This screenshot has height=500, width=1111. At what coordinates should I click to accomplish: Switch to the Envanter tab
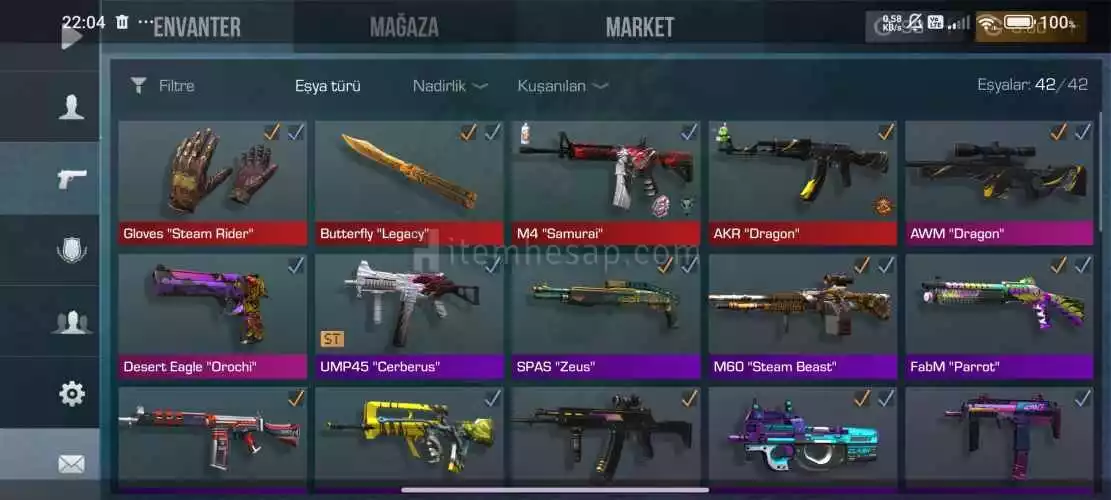(x=196, y=27)
